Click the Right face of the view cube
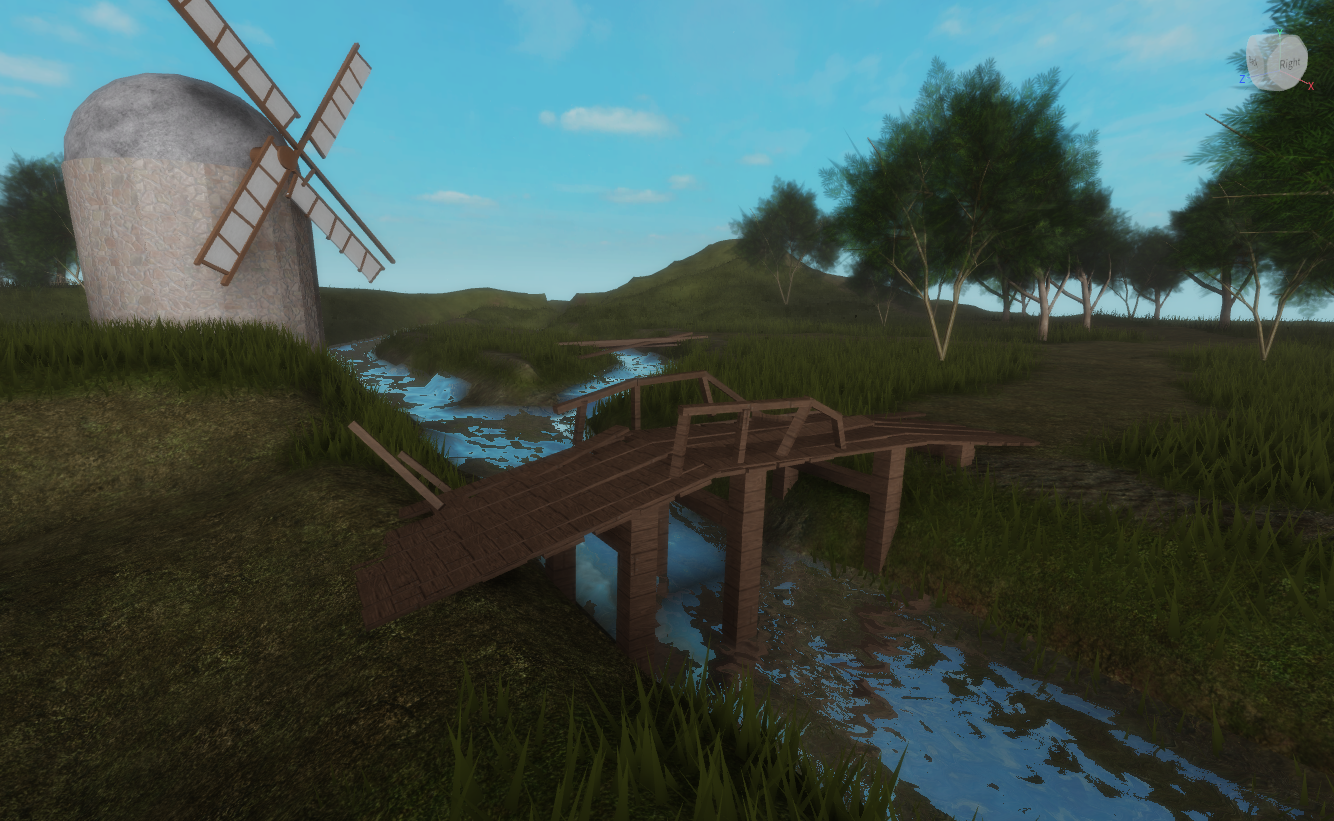Screen dimensions: 1334x821 1290,63
